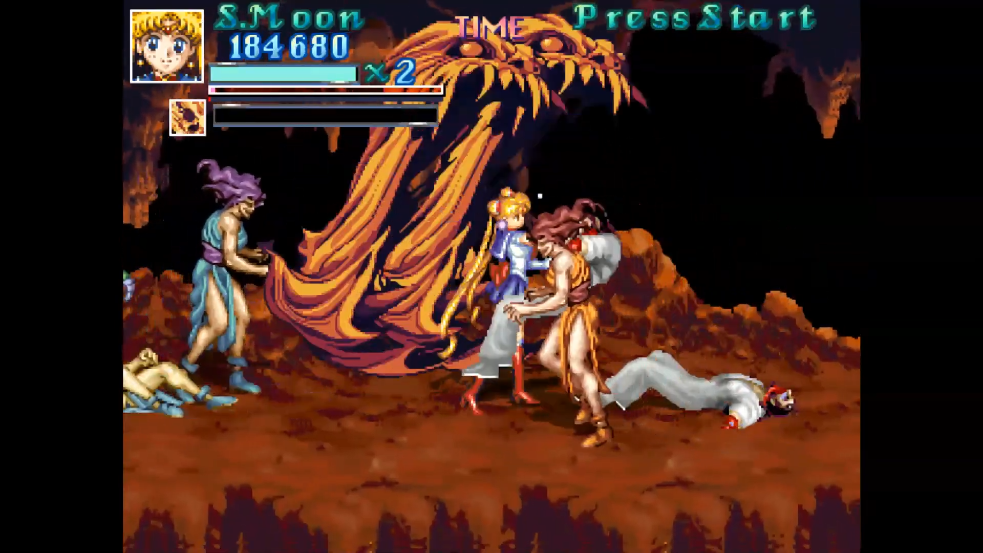
Task: Select the targeted enemy portrait icon
Action: 188,117
